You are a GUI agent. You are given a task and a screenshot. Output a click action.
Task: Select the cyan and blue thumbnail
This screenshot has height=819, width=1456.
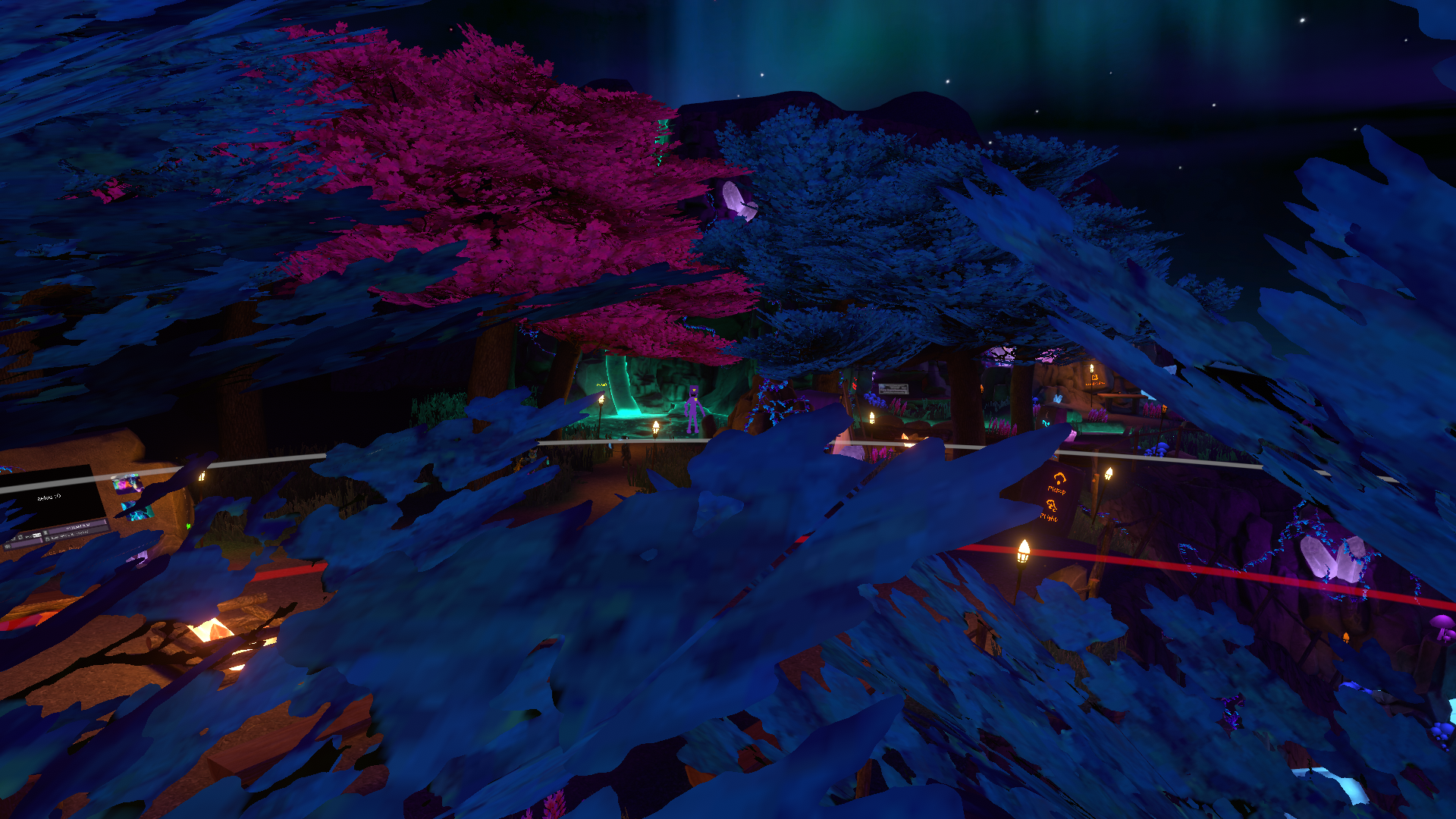point(140,512)
